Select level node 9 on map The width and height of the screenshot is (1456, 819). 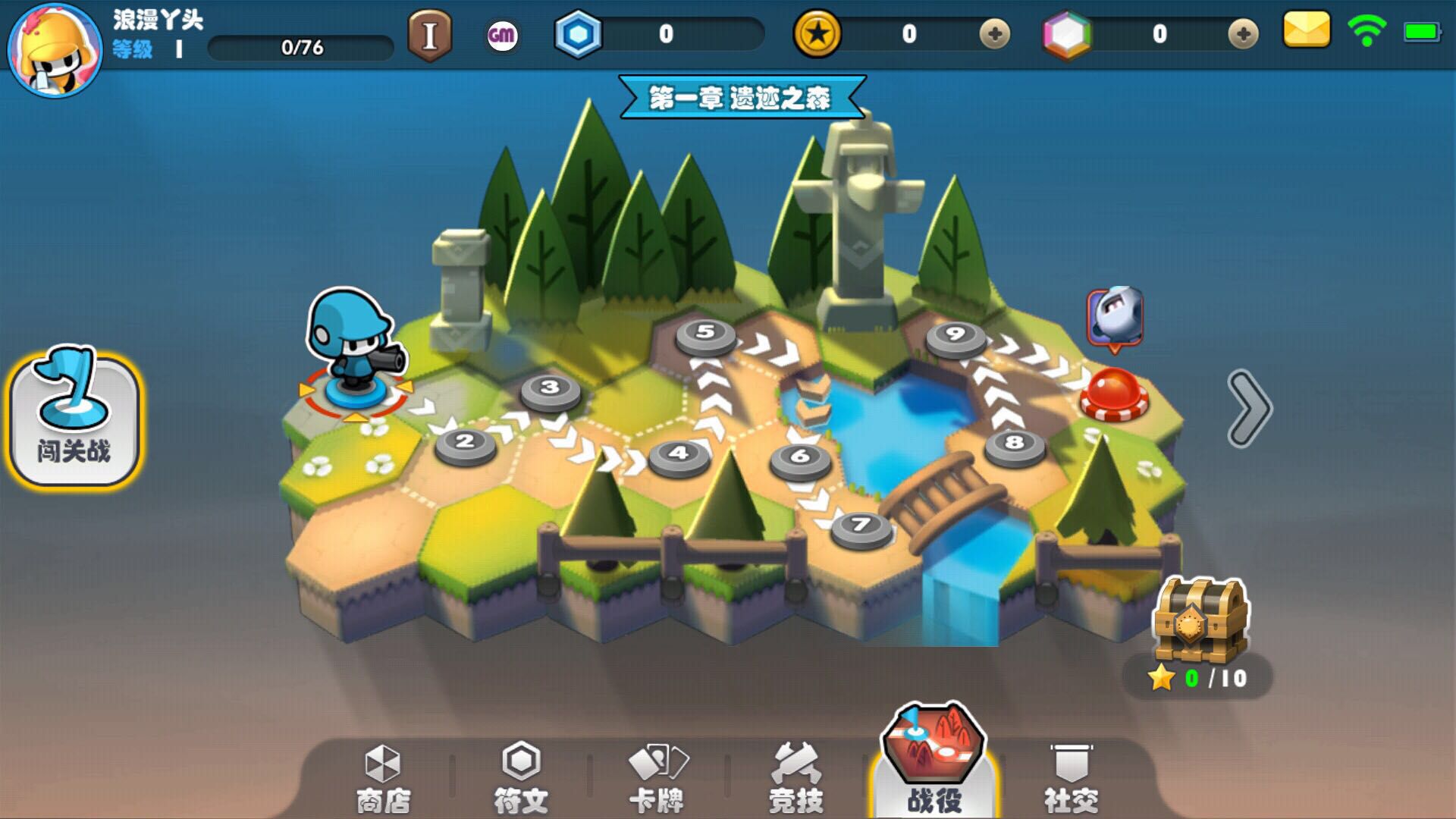coord(955,336)
